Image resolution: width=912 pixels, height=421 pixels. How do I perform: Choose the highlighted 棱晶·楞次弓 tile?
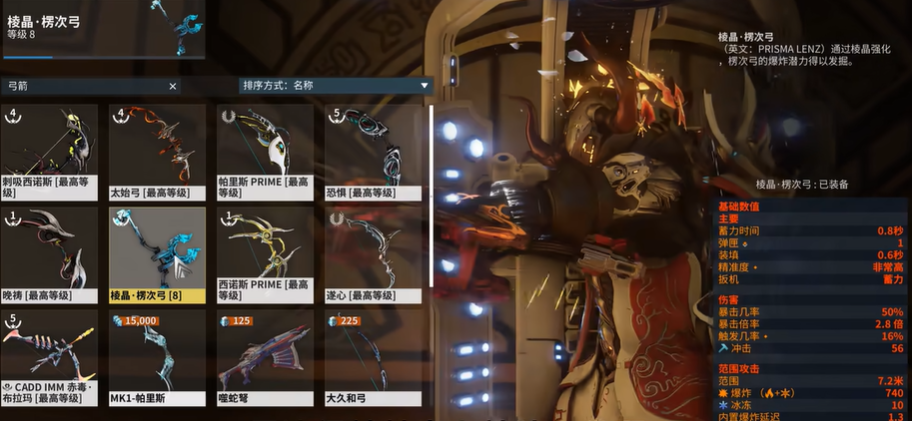[x=157, y=254]
